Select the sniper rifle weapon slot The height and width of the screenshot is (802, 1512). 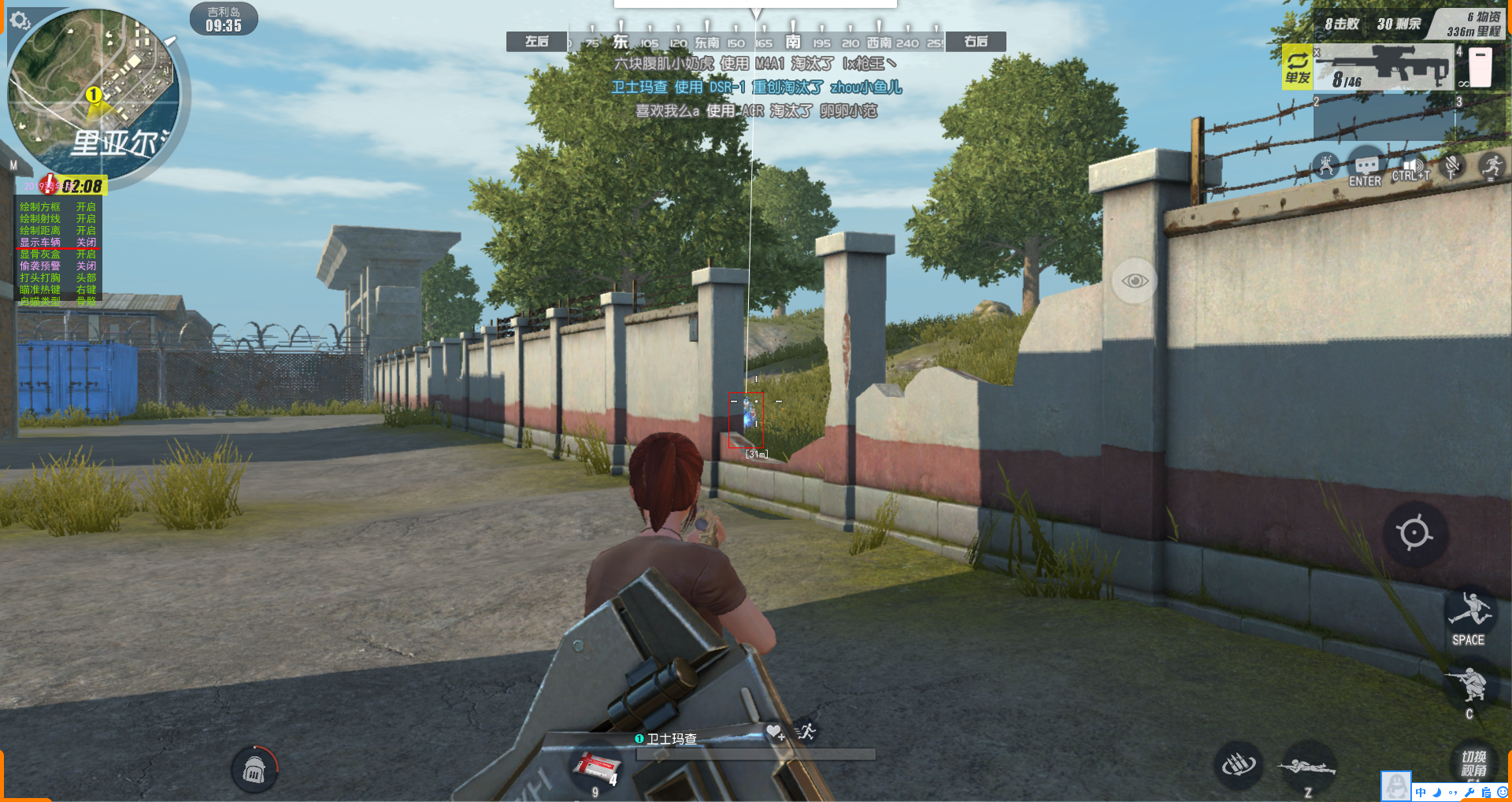[x=1384, y=68]
